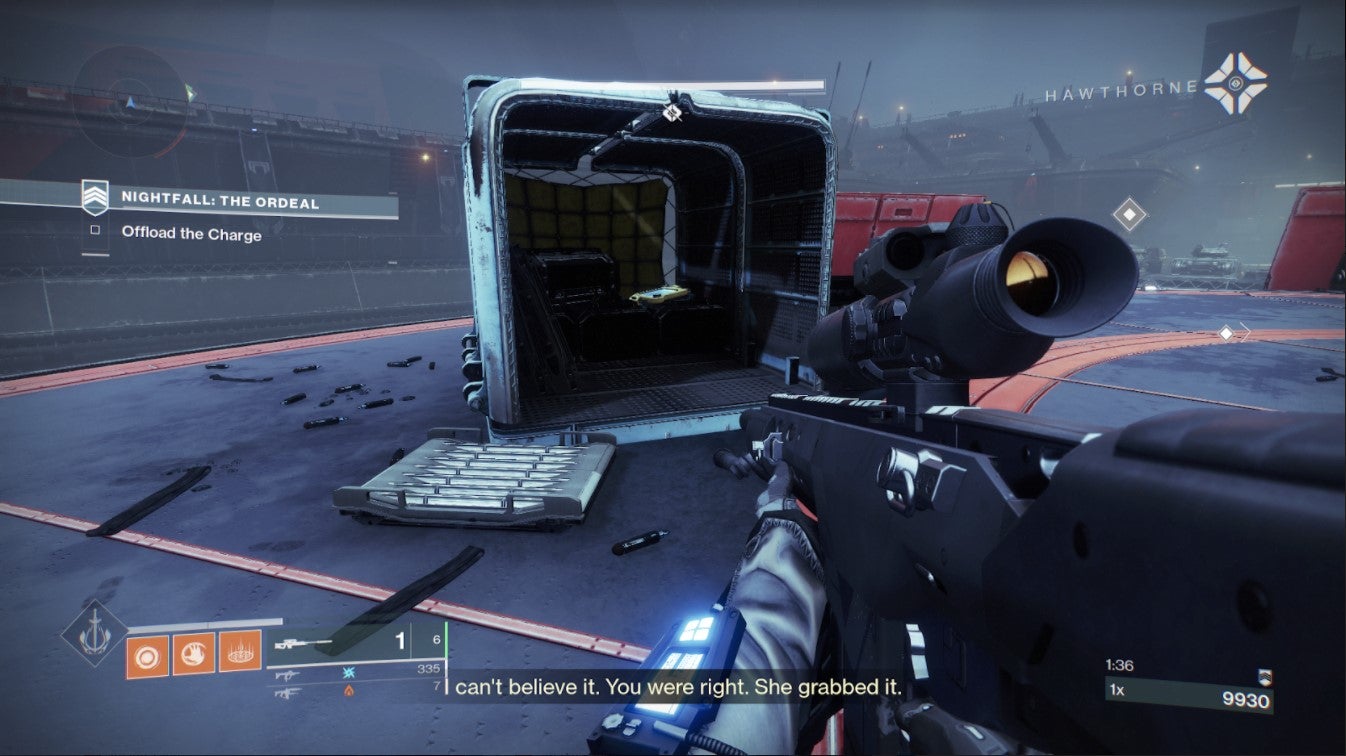The width and height of the screenshot is (1346, 756).
Task: Click the 9930 score counter
Action: pyautogui.click(x=1246, y=698)
